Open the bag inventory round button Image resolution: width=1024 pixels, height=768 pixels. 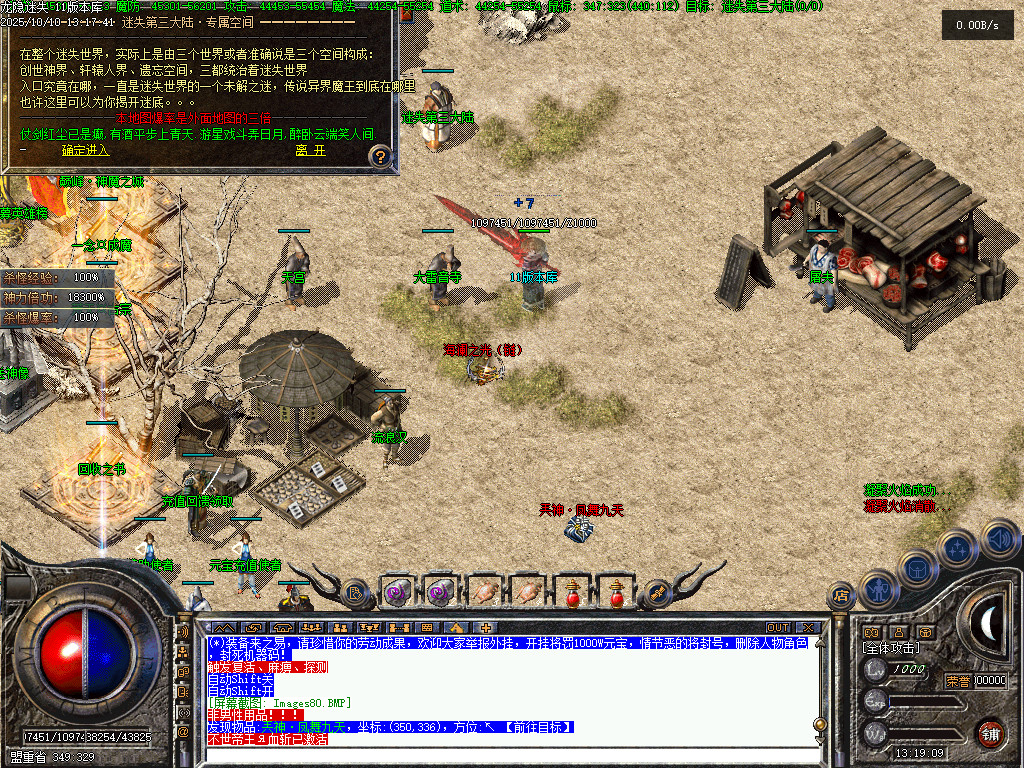pos(916,569)
